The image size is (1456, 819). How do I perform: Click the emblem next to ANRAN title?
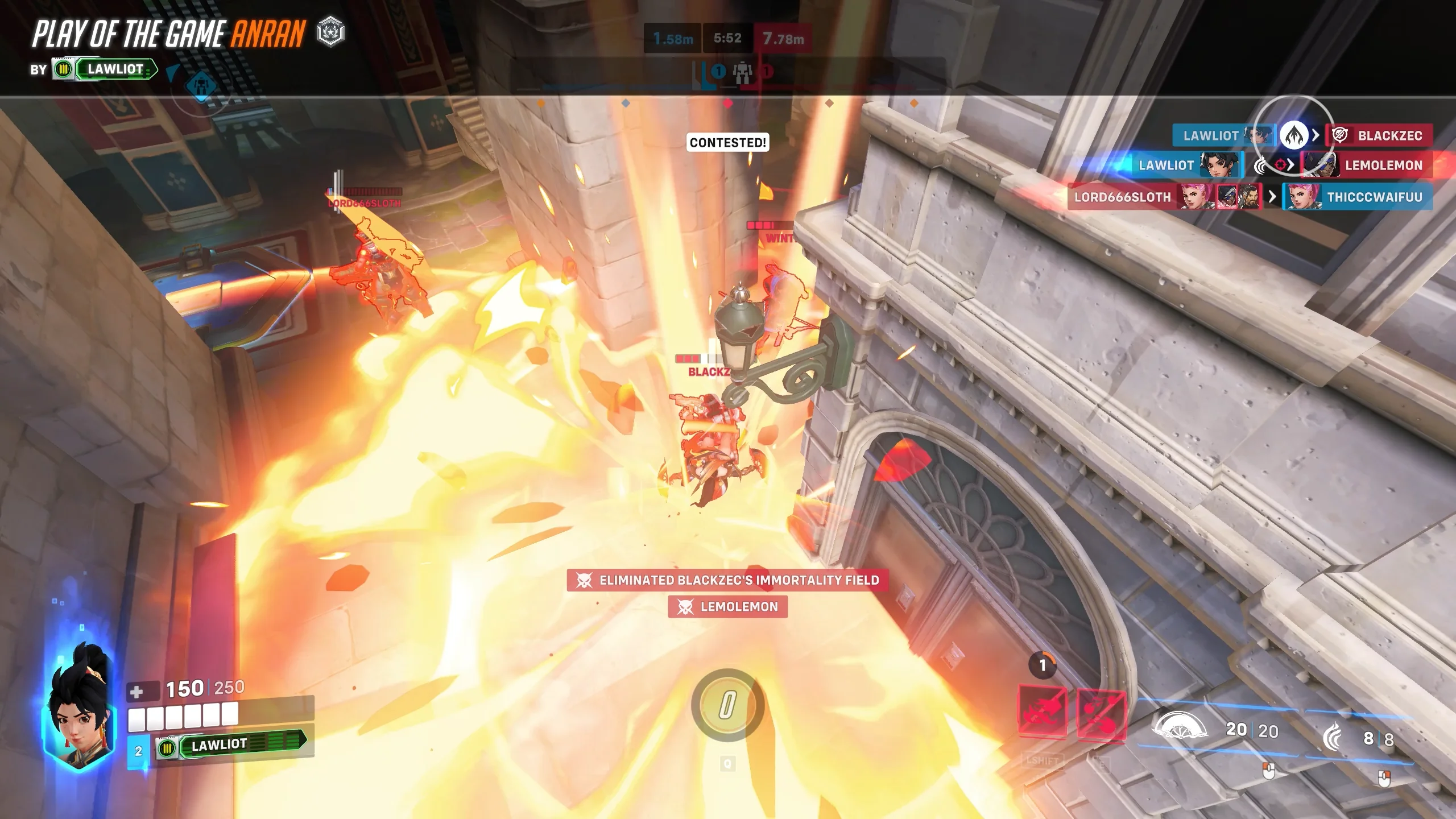pos(330,32)
